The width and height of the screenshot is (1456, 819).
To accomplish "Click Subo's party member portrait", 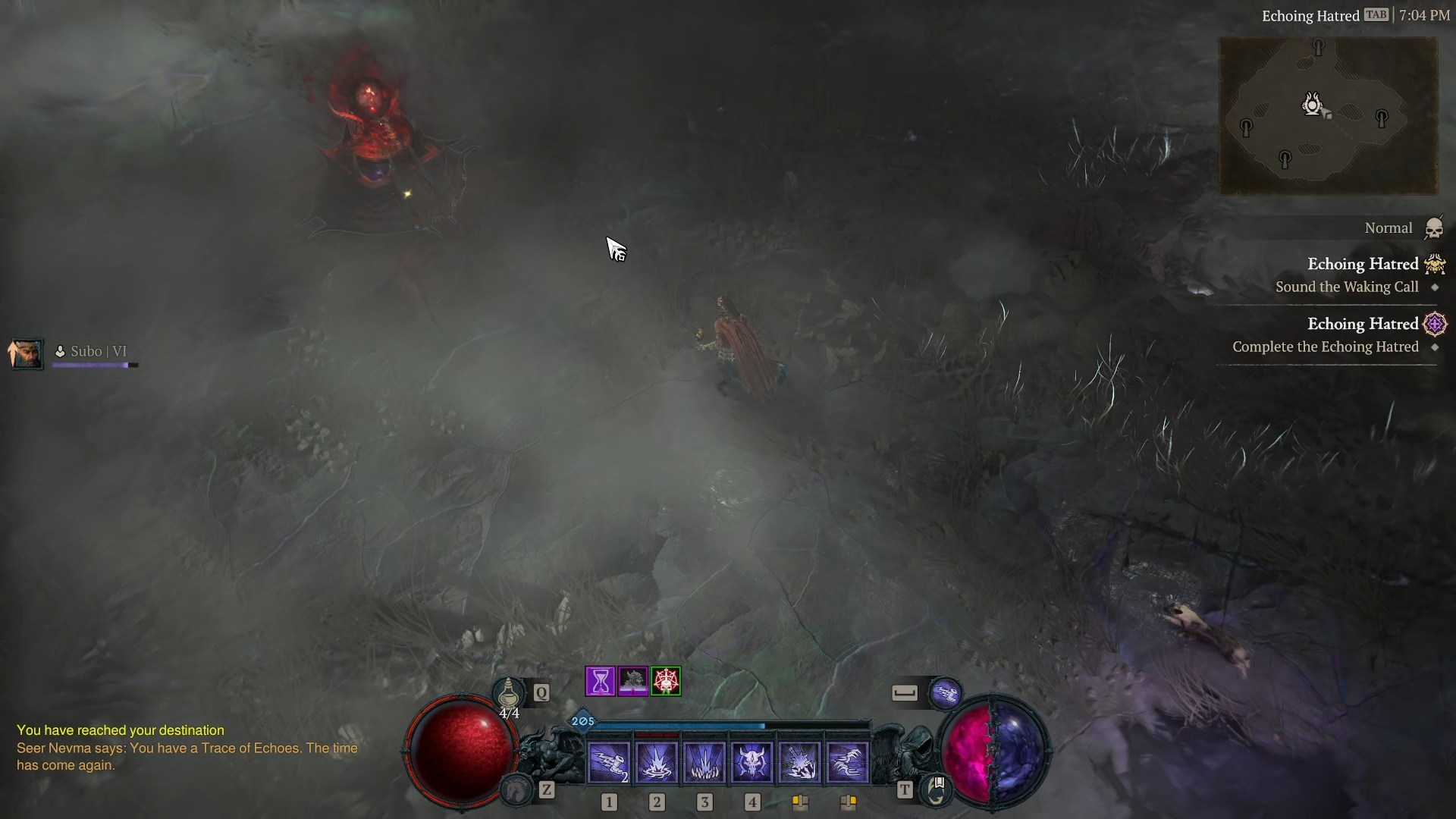I will (27, 354).
